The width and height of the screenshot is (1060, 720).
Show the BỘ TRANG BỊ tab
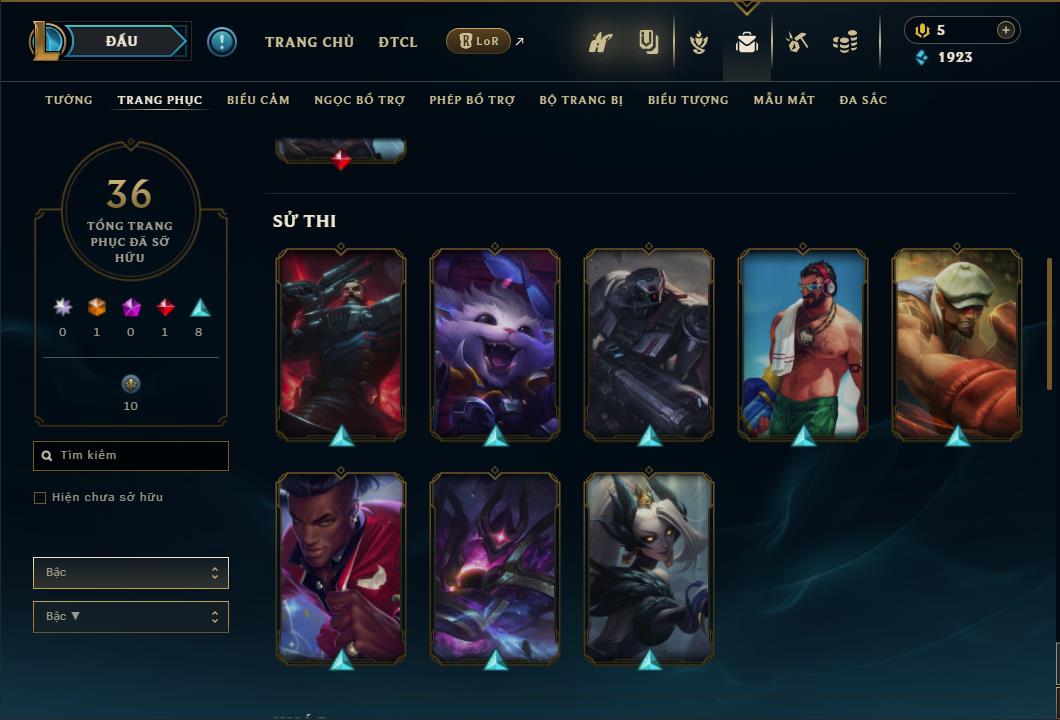pyautogui.click(x=581, y=100)
